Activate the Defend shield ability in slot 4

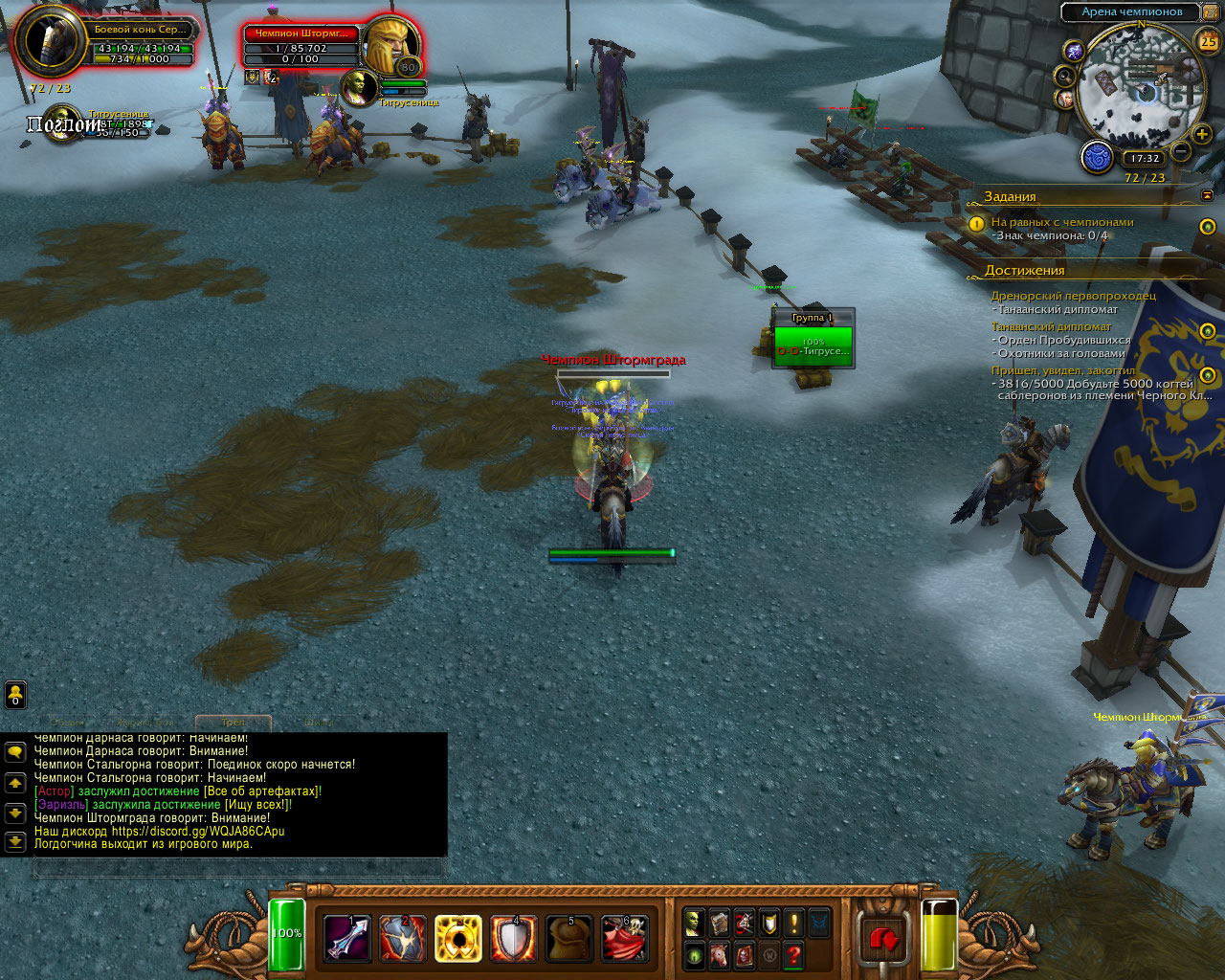514,938
